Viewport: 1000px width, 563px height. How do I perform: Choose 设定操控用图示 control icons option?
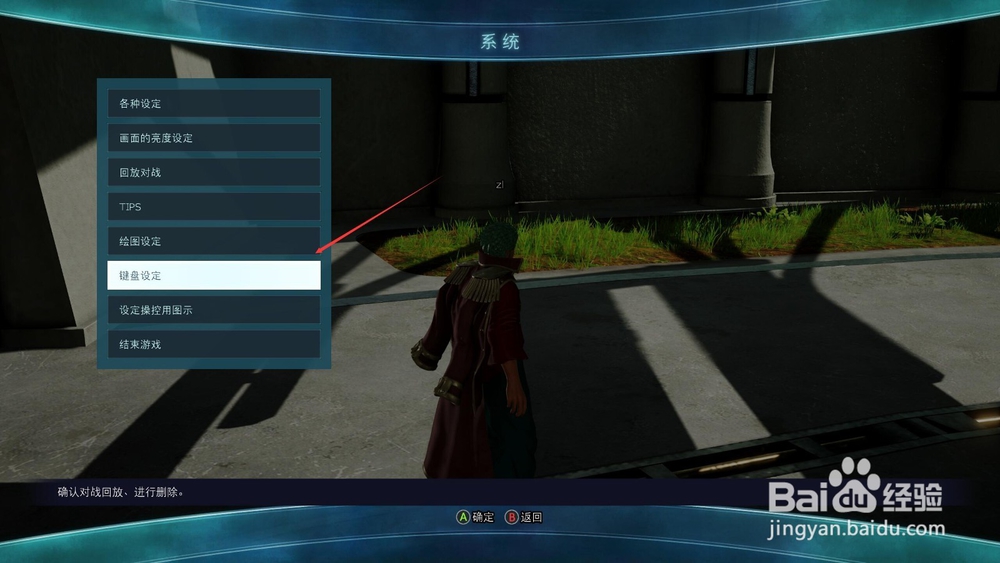point(213,310)
